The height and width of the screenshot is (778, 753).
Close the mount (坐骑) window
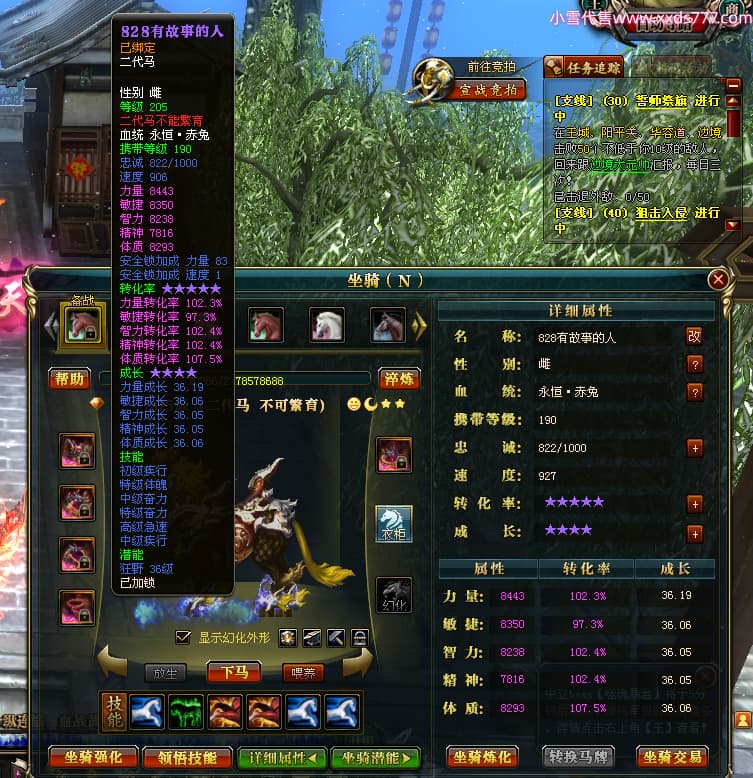(x=718, y=280)
